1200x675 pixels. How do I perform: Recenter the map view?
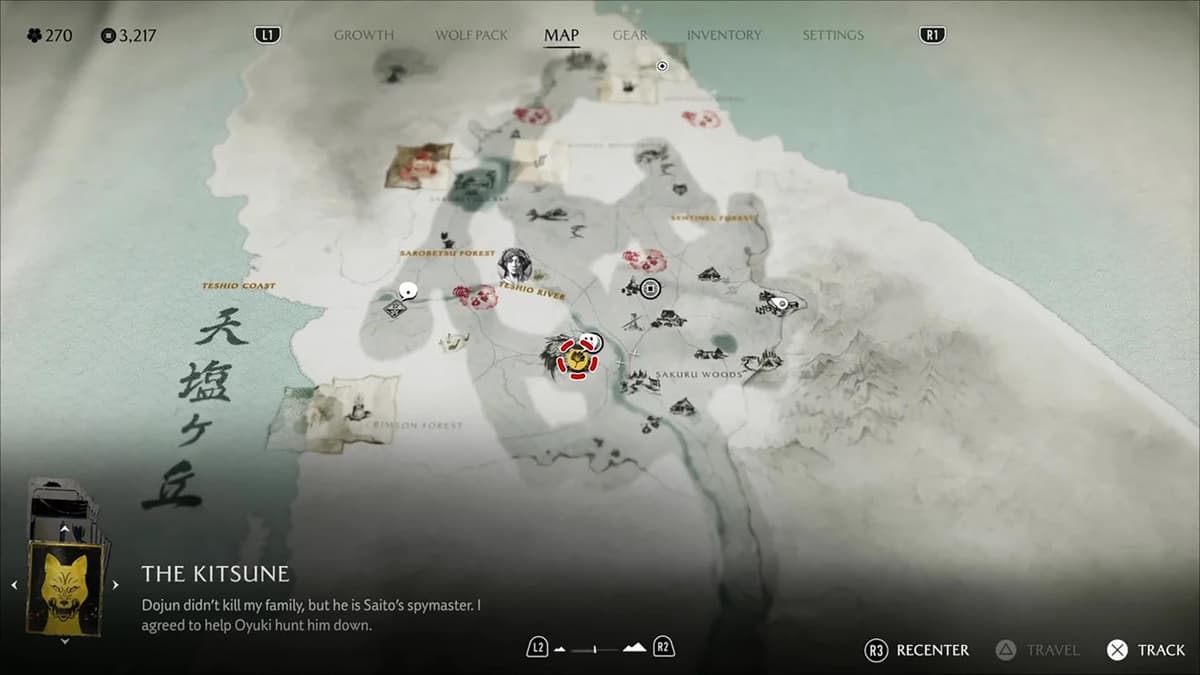[918, 650]
